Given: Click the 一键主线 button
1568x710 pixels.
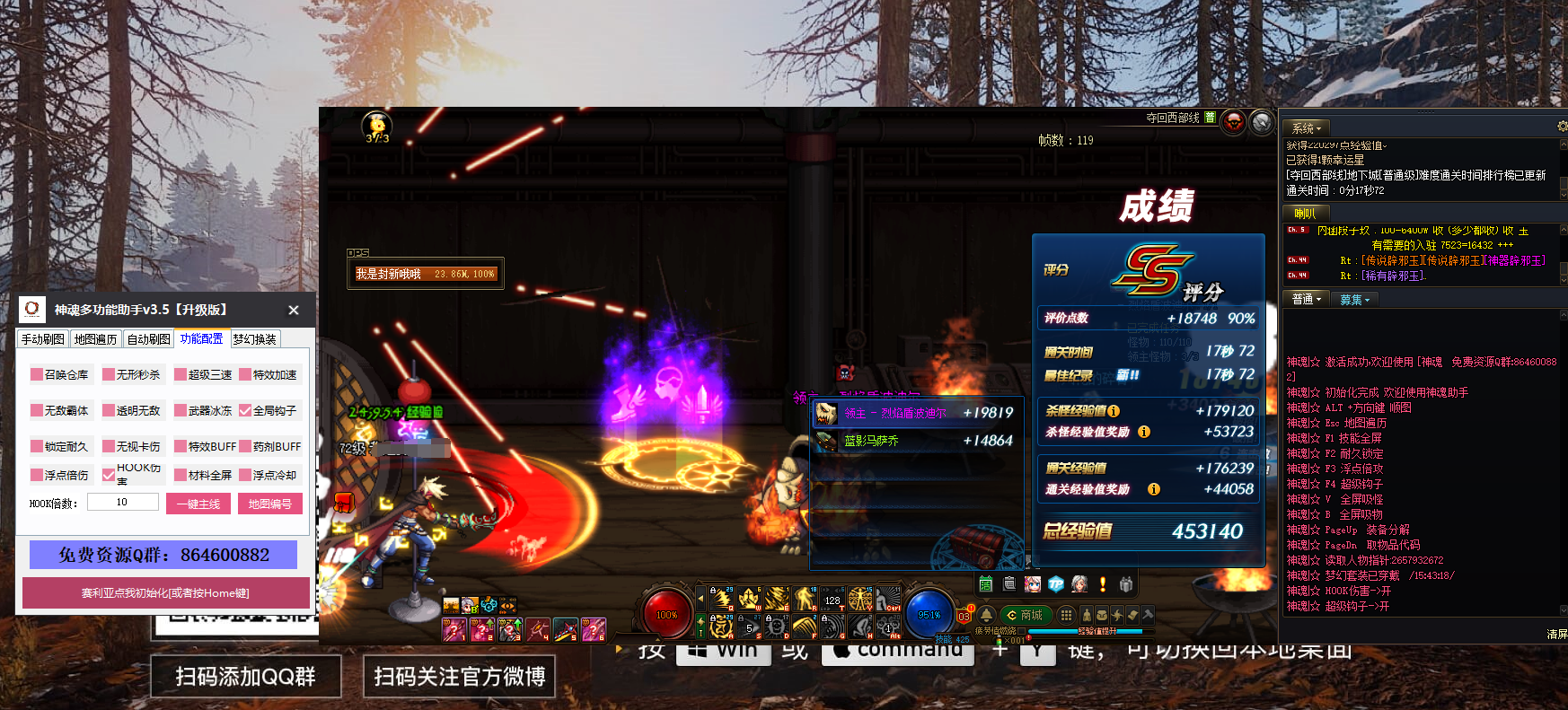Looking at the screenshot, I should tap(198, 504).
